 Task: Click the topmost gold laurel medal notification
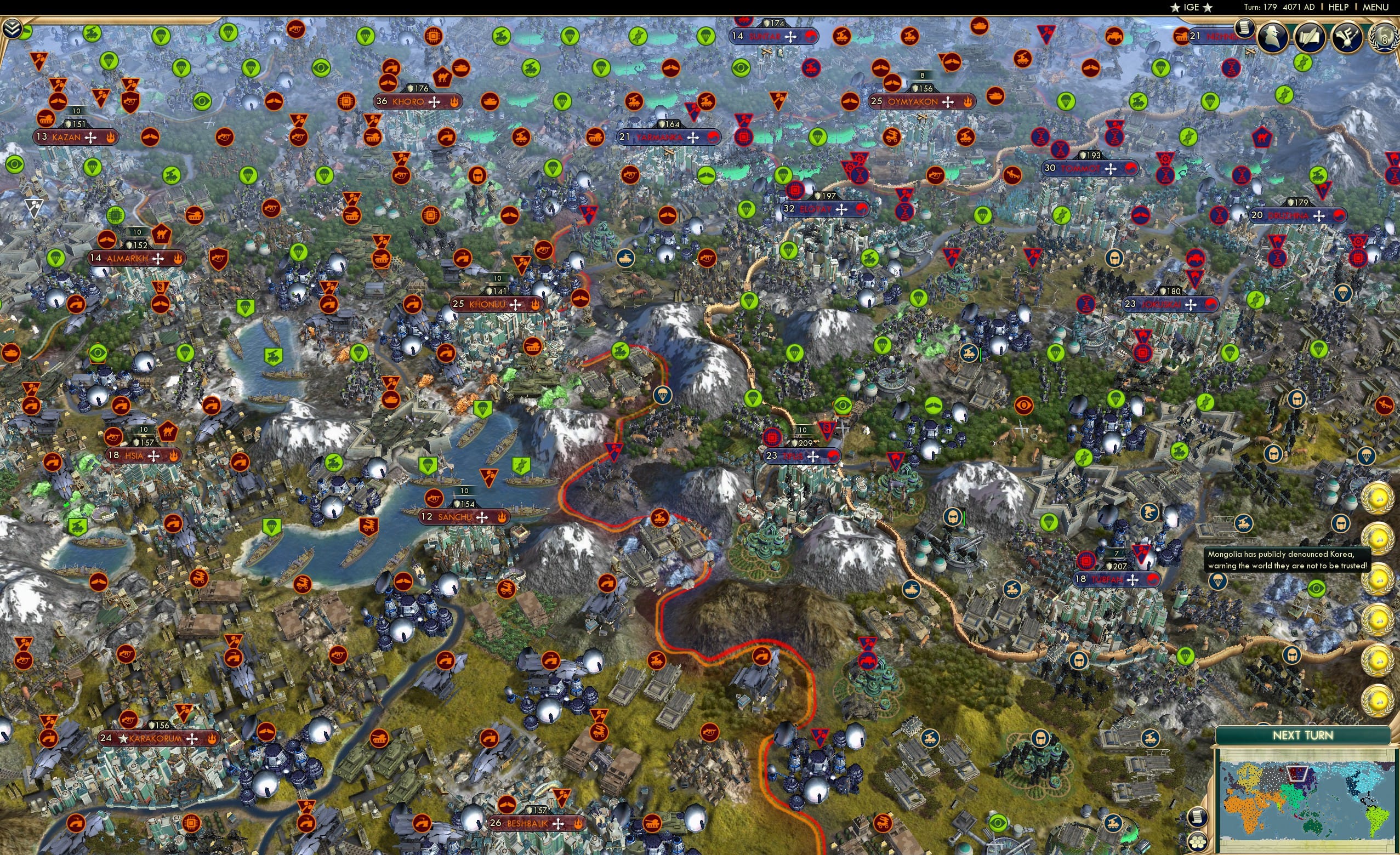[1378, 499]
